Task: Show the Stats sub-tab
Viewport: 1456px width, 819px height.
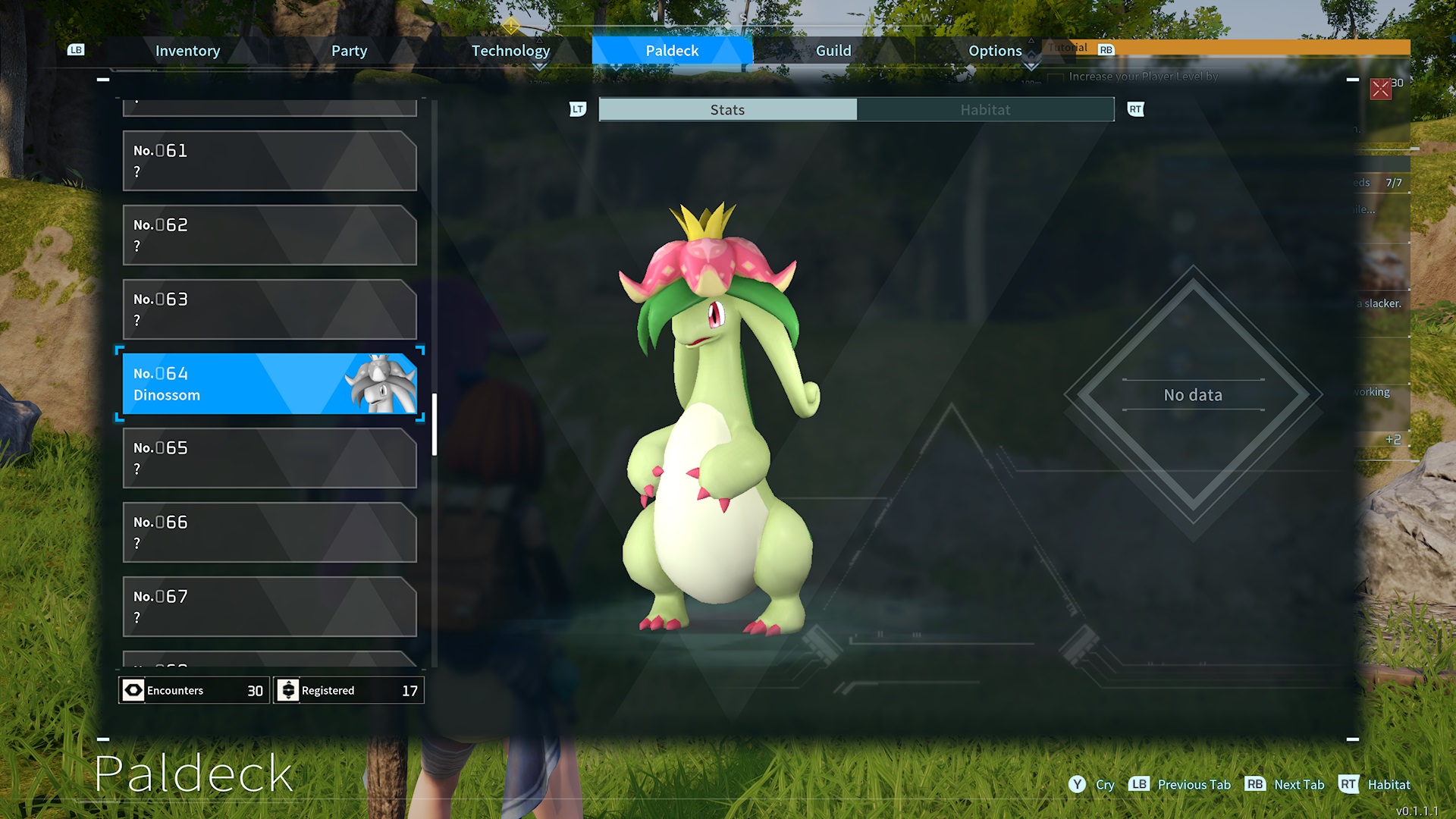Action: point(727,110)
